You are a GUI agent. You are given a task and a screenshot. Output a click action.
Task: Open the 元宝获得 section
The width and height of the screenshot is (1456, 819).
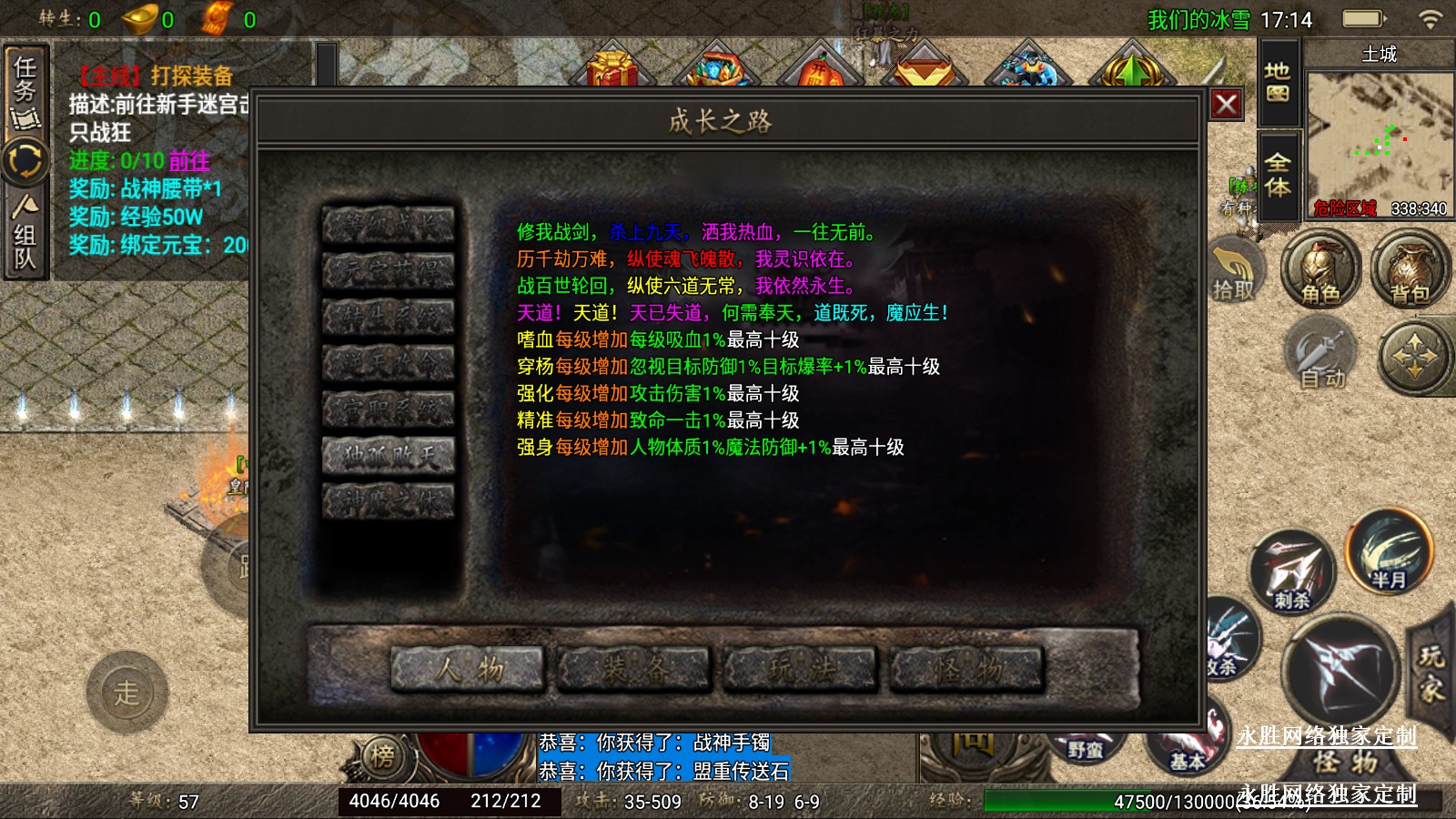389,271
